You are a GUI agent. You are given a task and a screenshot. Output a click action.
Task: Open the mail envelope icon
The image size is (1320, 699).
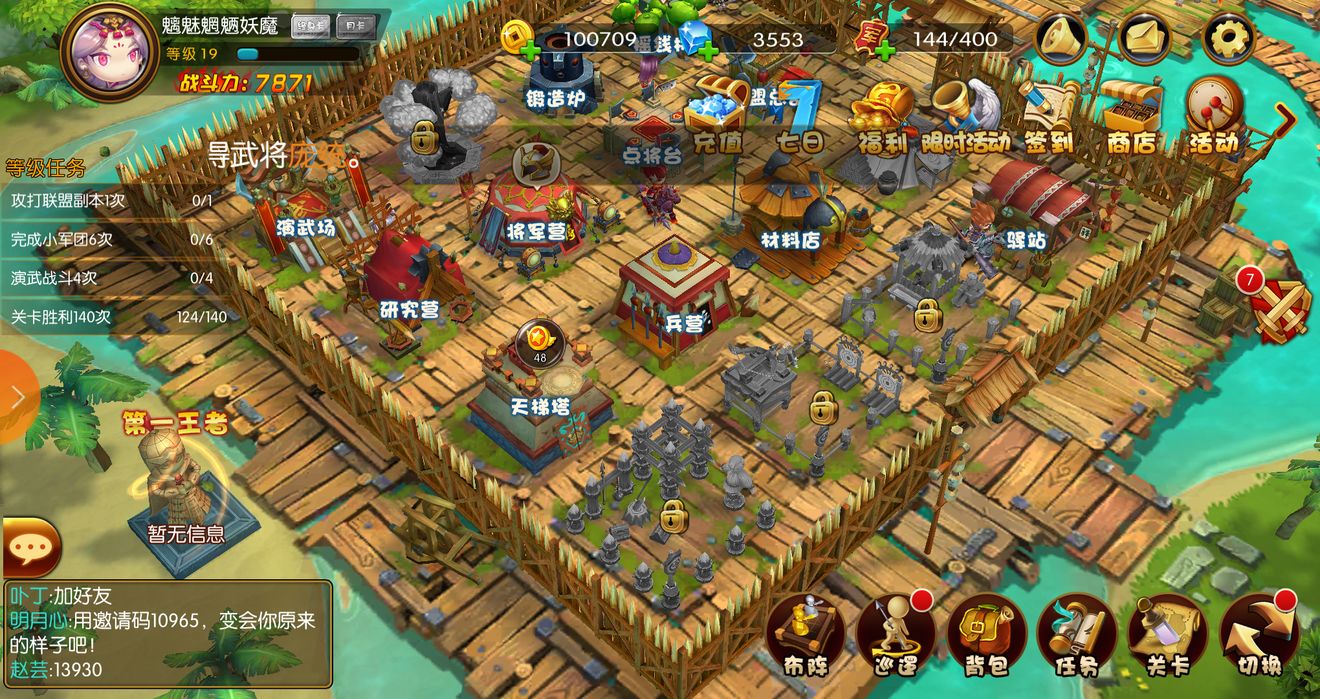pyautogui.click(x=1145, y=39)
